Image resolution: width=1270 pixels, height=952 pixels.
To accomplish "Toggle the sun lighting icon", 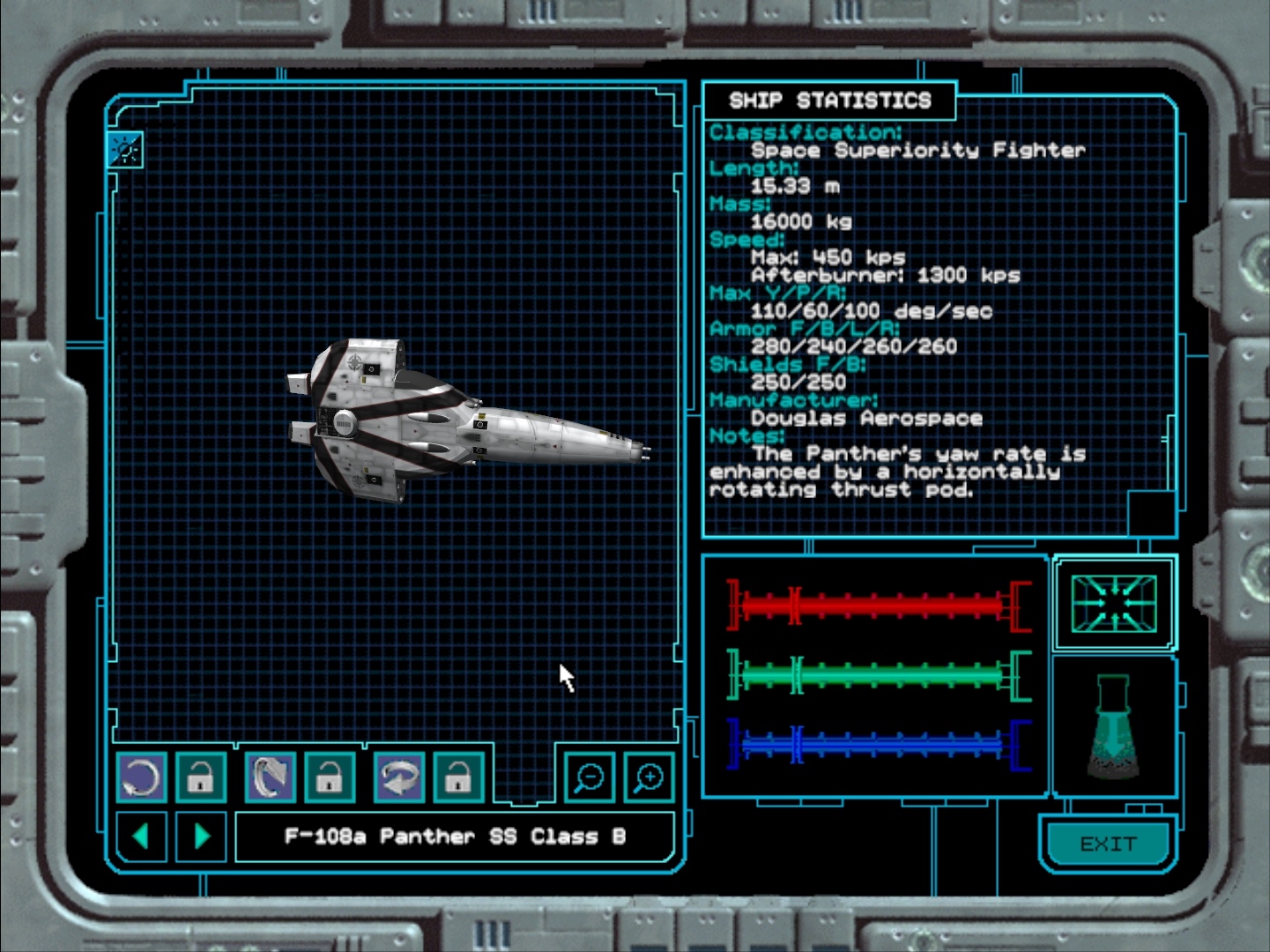I will 124,150.
